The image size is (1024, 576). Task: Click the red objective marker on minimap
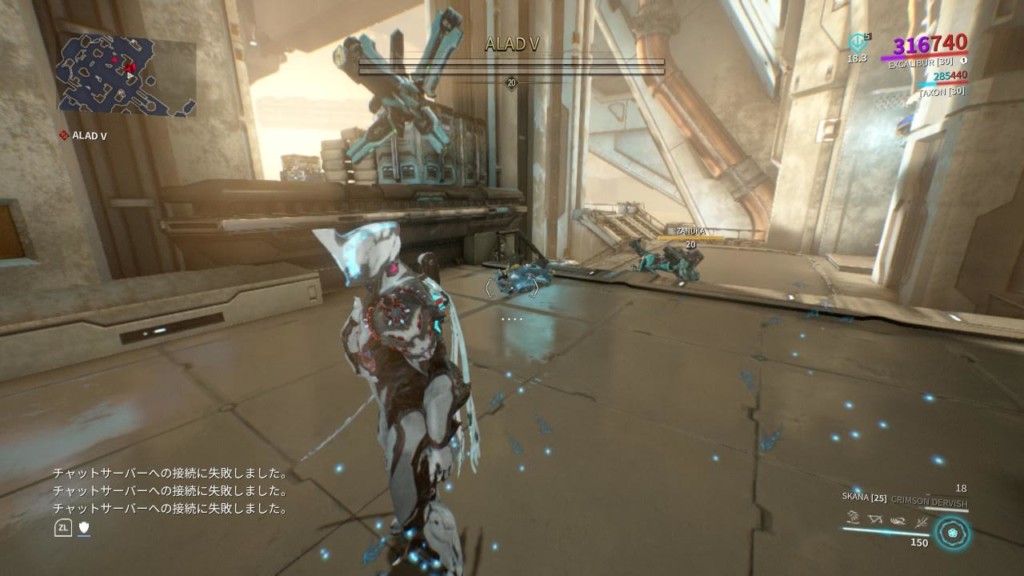click(130, 64)
